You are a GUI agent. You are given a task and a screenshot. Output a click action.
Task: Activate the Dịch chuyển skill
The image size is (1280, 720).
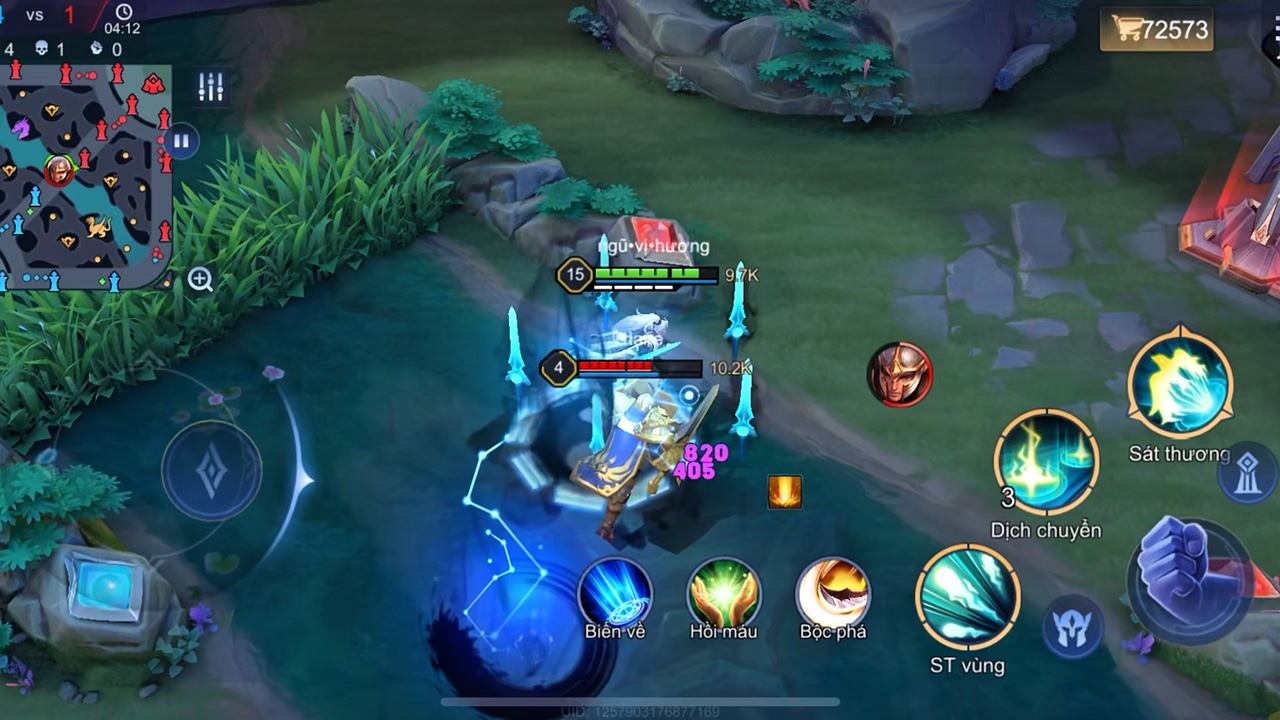tap(1046, 462)
